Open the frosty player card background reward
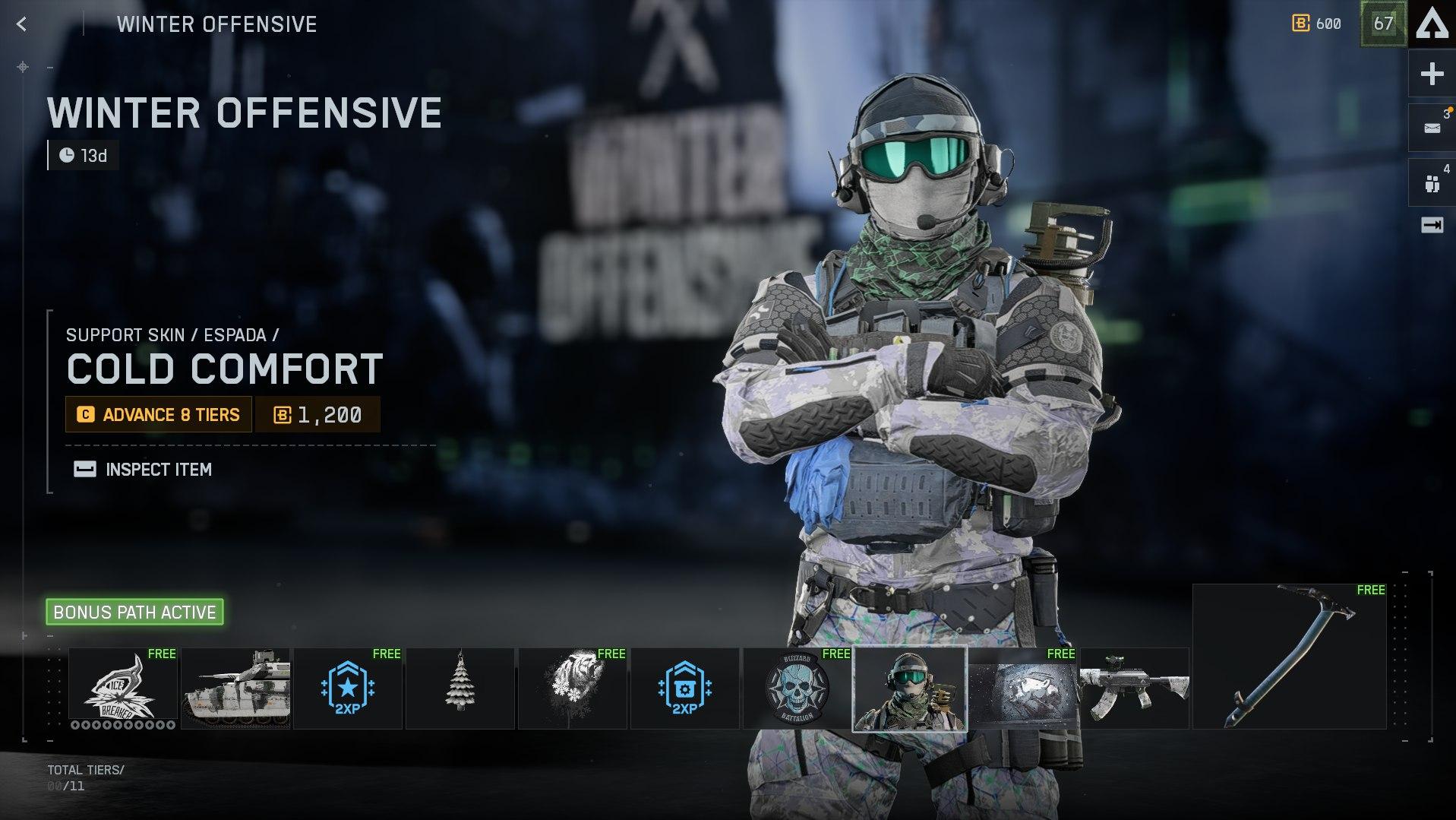 (x=1022, y=688)
